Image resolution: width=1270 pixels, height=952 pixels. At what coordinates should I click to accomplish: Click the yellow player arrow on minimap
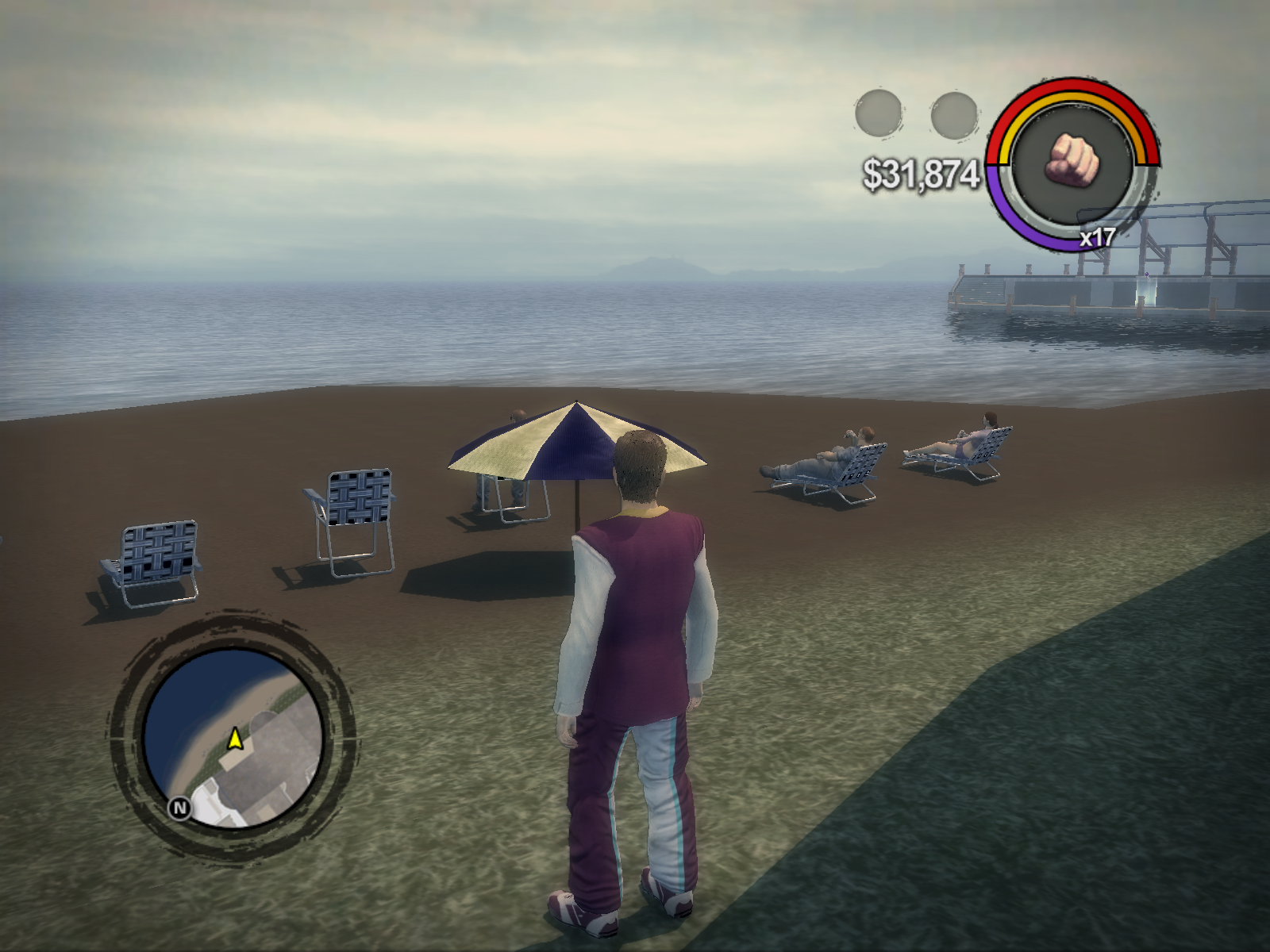234,739
